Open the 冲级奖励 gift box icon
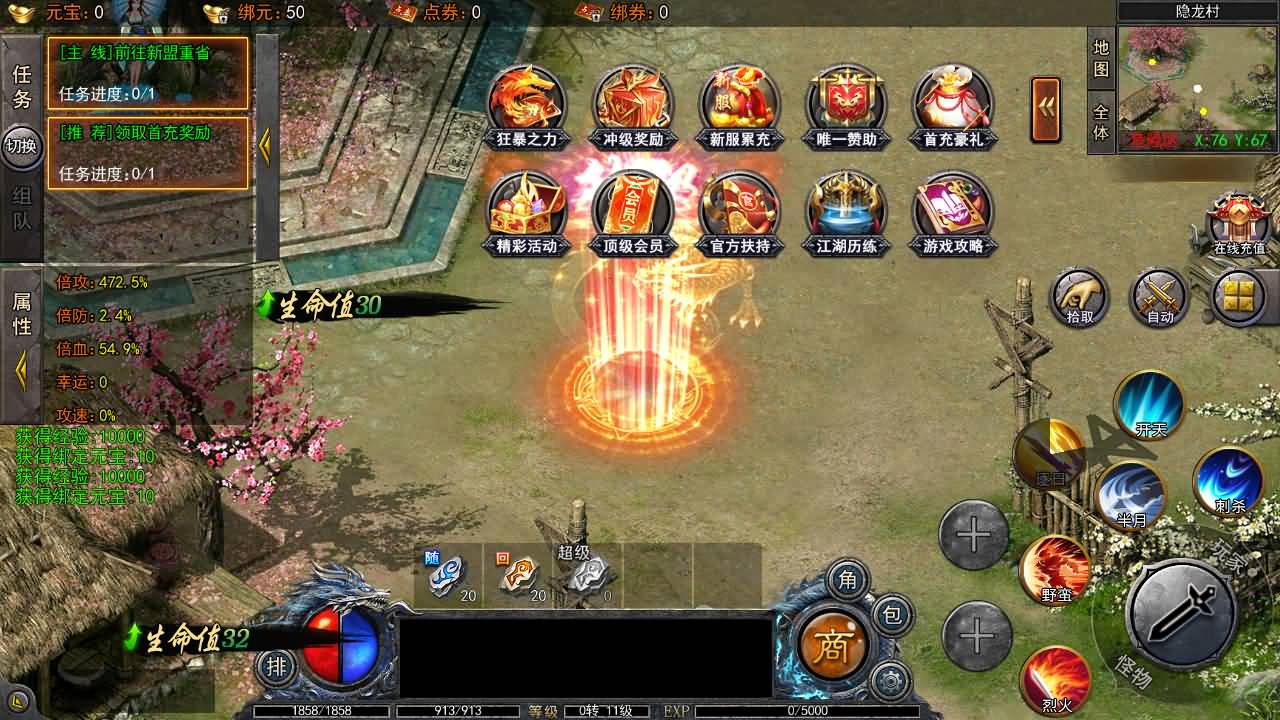This screenshot has width=1280, height=720. (633, 104)
